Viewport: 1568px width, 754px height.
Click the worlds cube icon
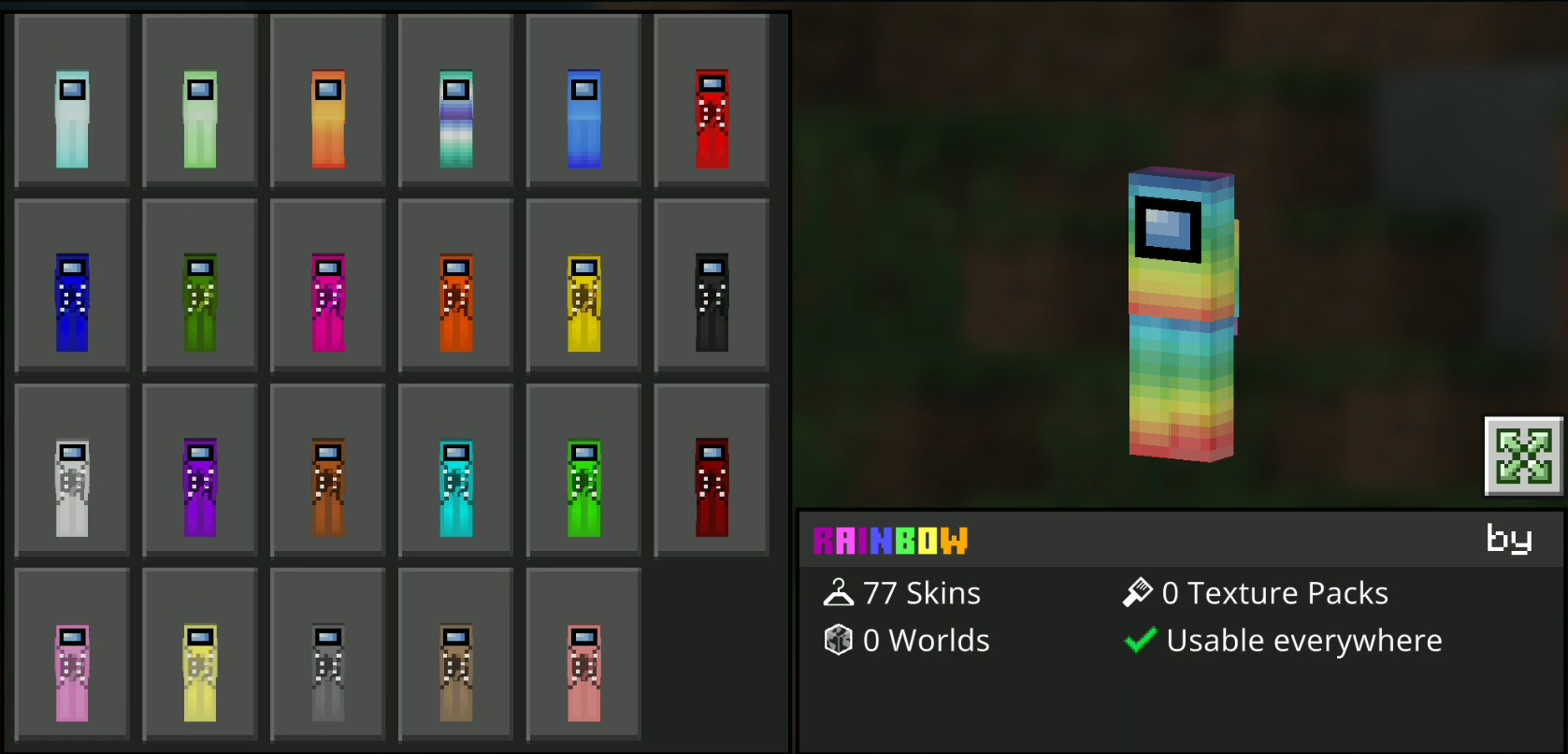click(x=837, y=640)
